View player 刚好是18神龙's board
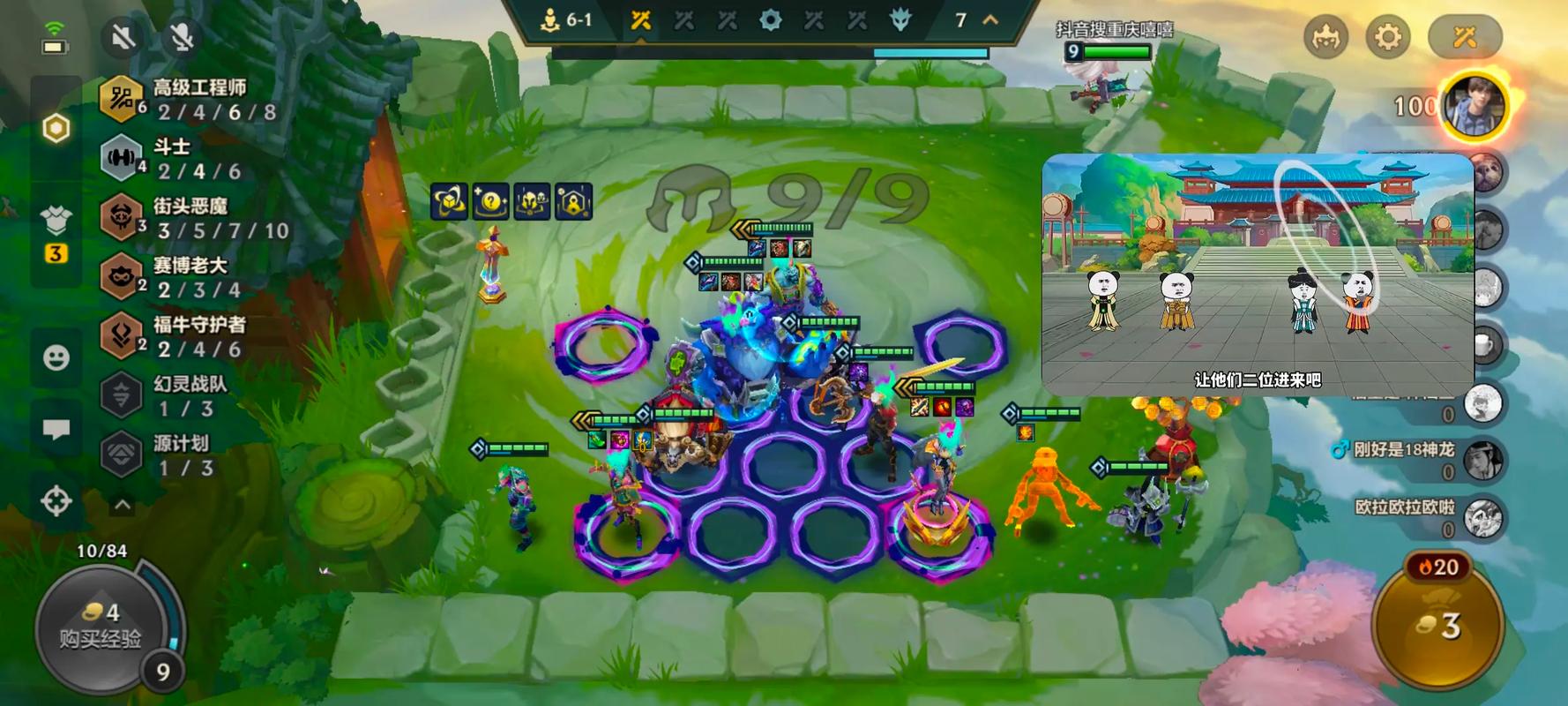 coord(1482,460)
